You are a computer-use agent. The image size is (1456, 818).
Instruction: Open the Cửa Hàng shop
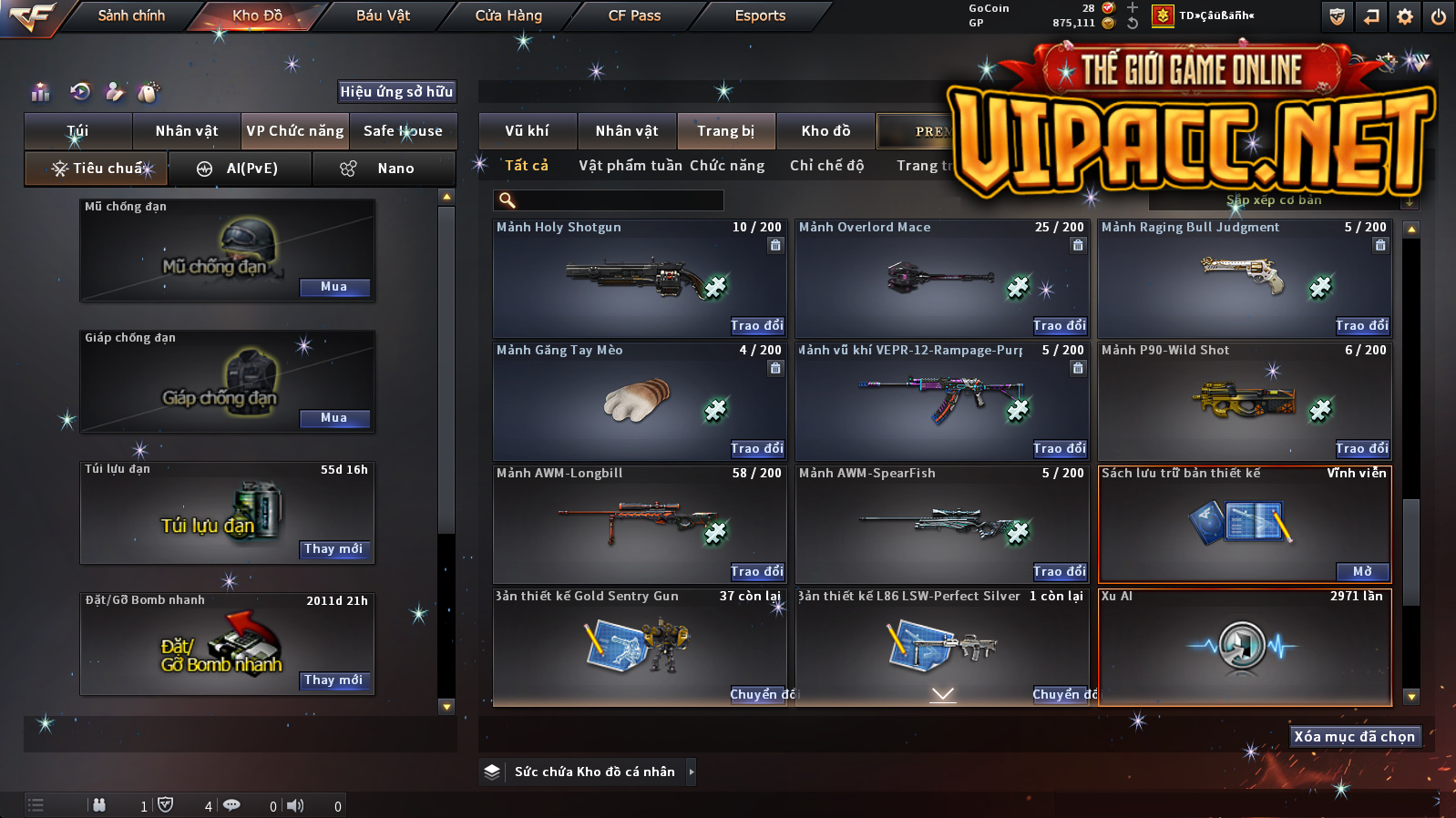tap(508, 15)
